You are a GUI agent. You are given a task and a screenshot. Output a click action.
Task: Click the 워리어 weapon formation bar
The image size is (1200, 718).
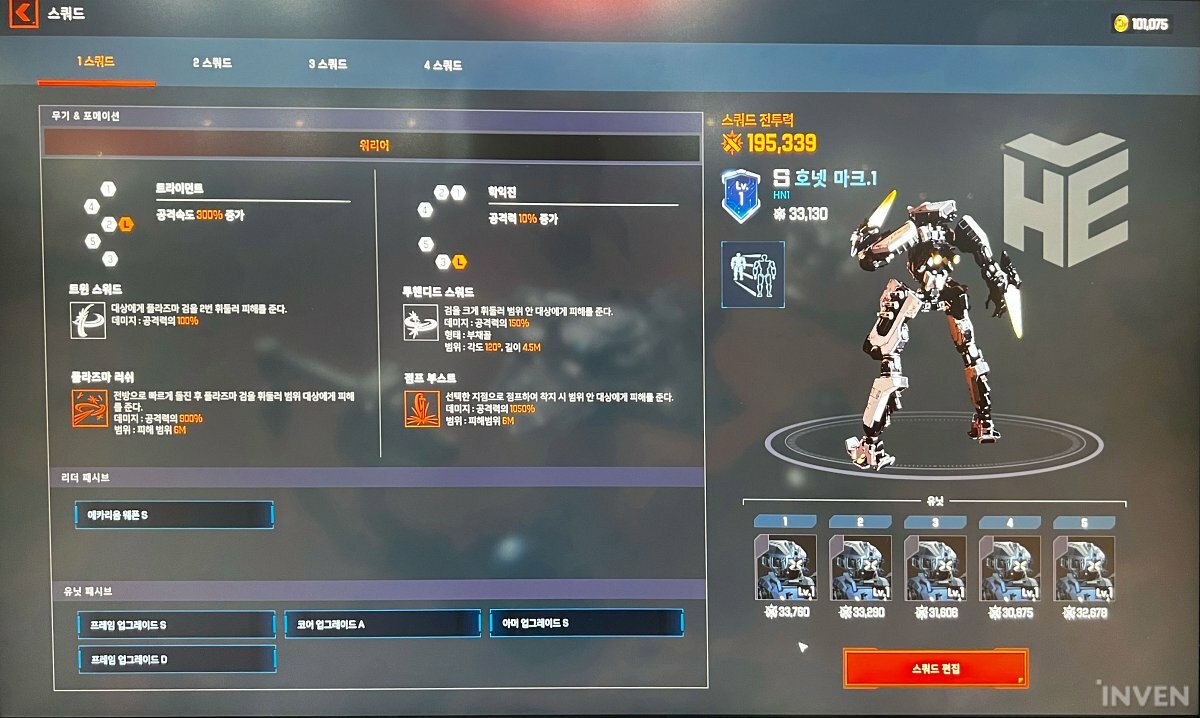[x=372, y=146]
